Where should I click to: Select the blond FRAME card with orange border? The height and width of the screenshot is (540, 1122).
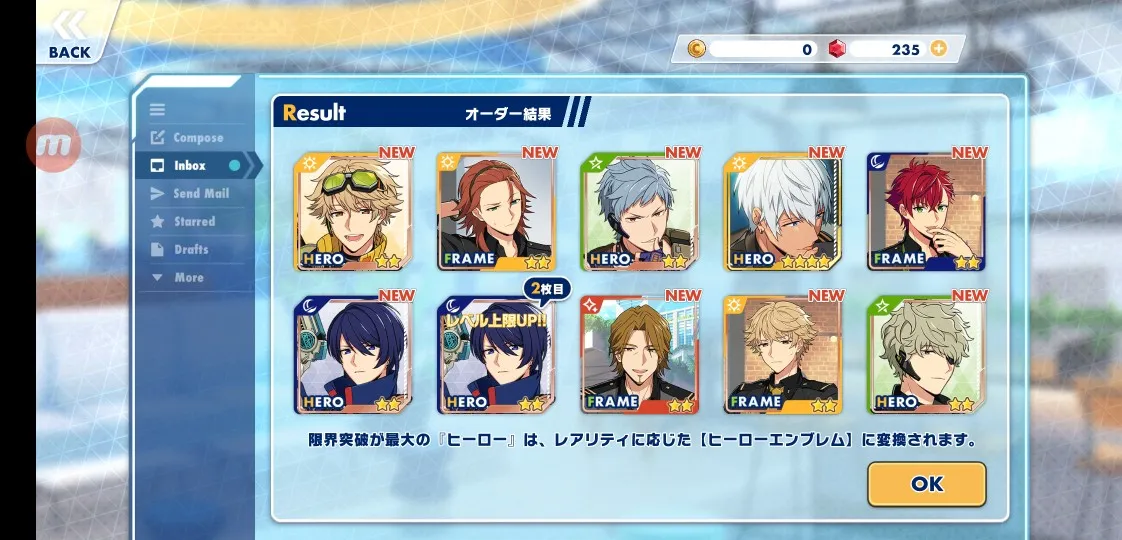783,355
